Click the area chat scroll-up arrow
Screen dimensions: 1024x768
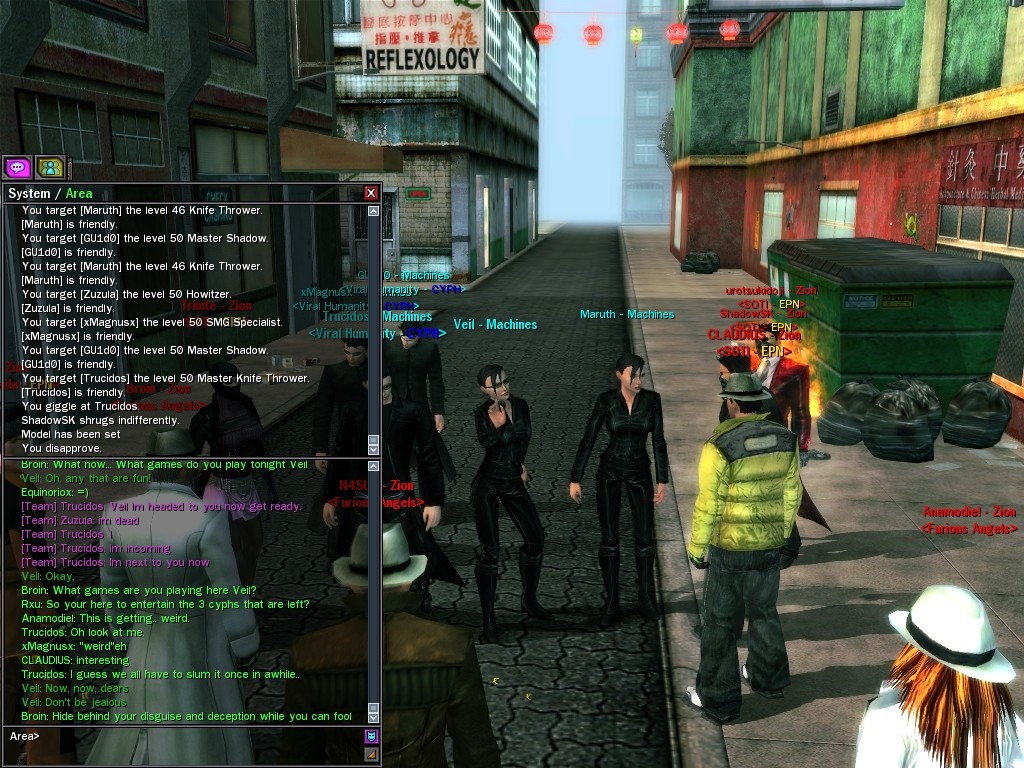click(x=373, y=466)
